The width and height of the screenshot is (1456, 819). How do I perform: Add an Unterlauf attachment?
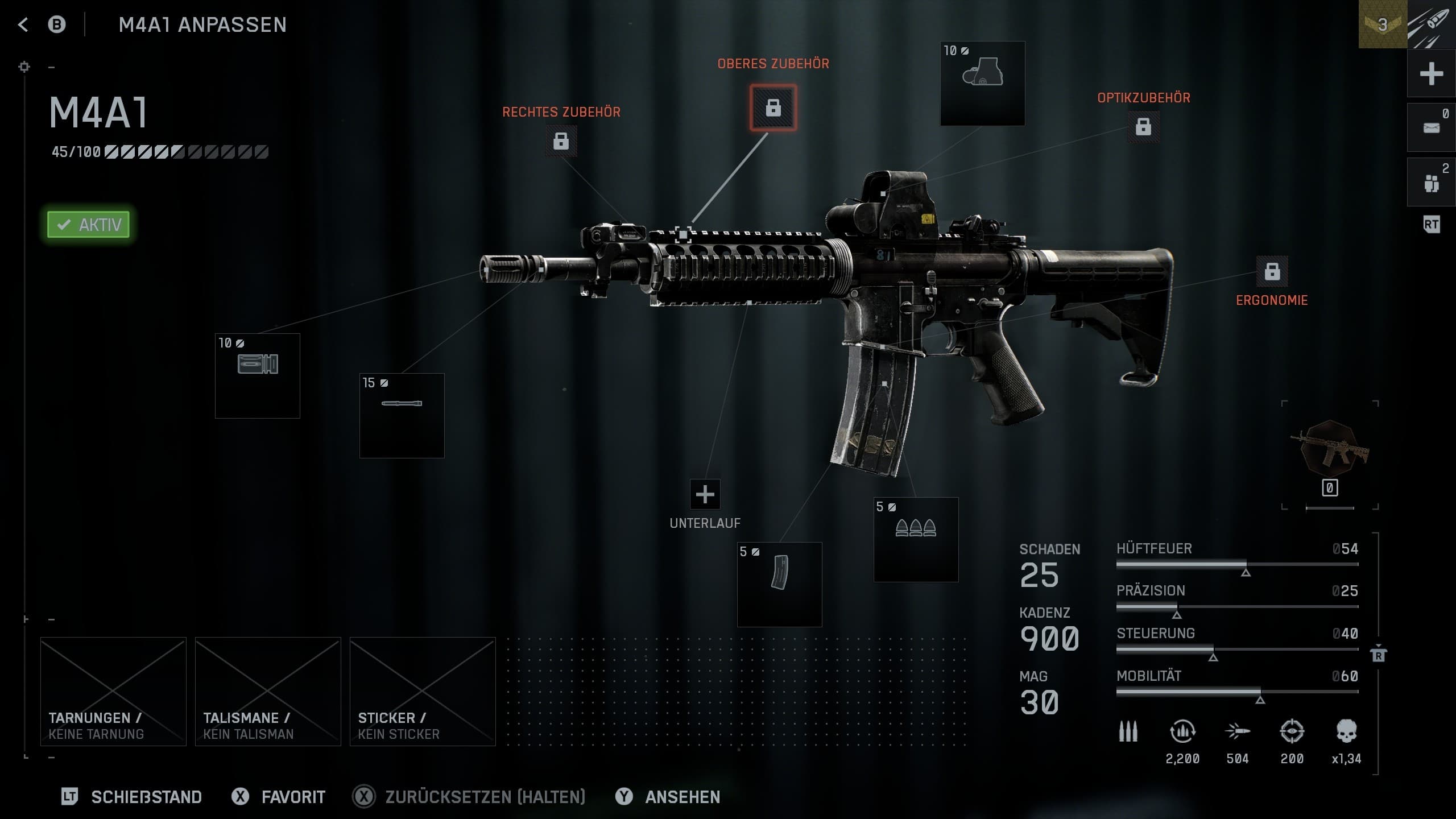click(705, 494)
